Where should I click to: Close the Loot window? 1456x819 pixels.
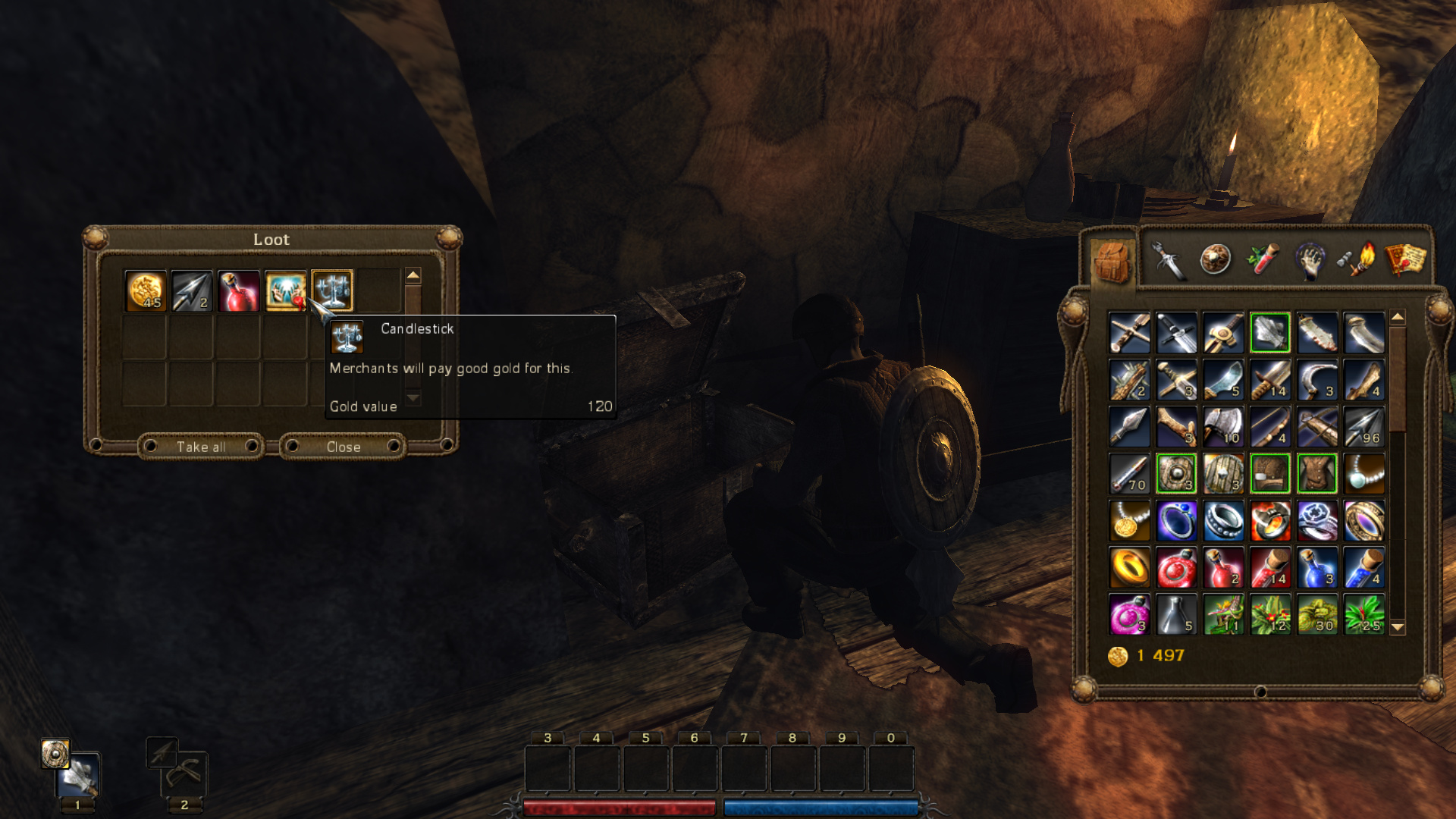[x=343, y=447]
